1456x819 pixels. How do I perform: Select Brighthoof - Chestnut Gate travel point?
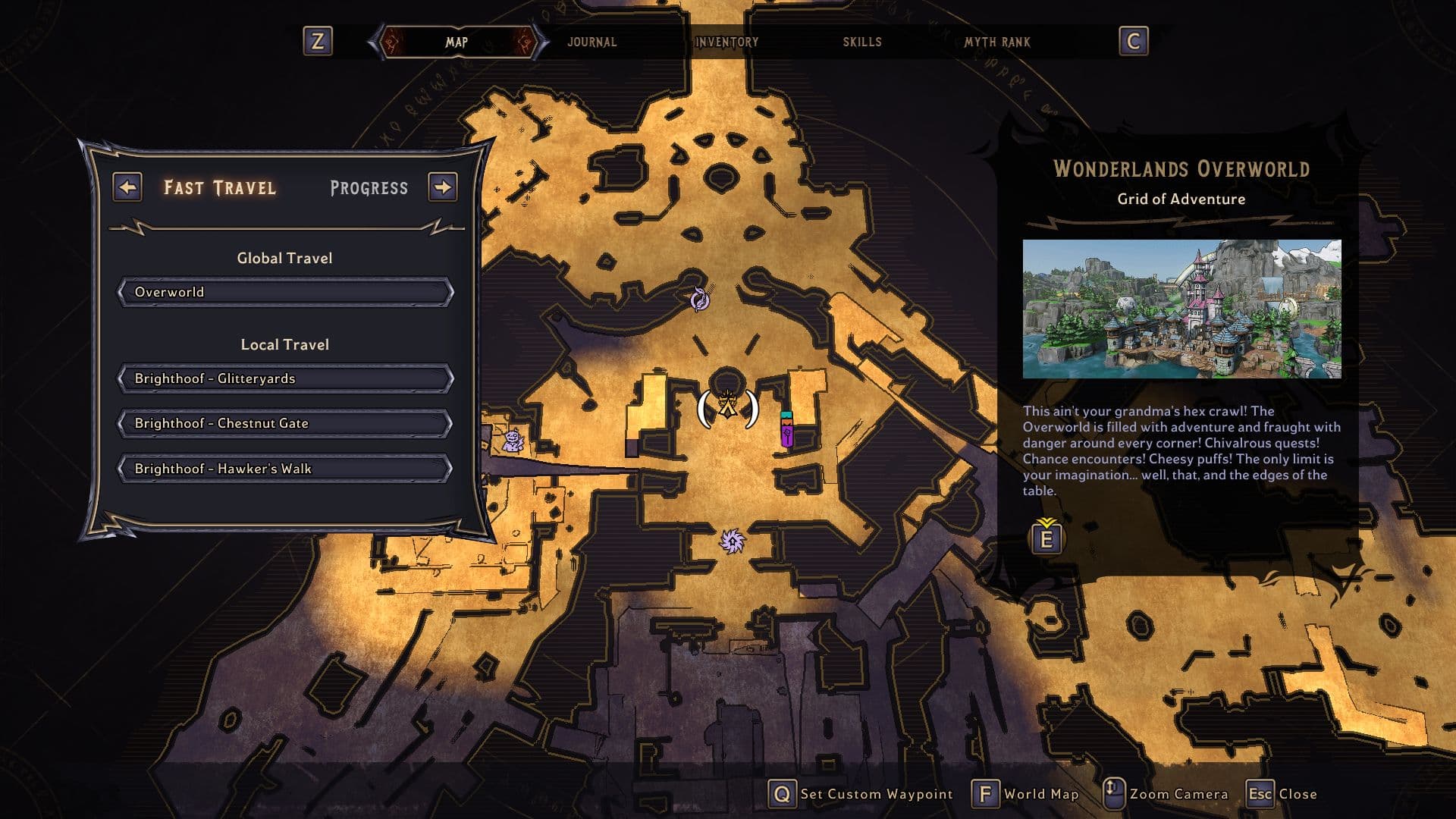tap(285, 423)
